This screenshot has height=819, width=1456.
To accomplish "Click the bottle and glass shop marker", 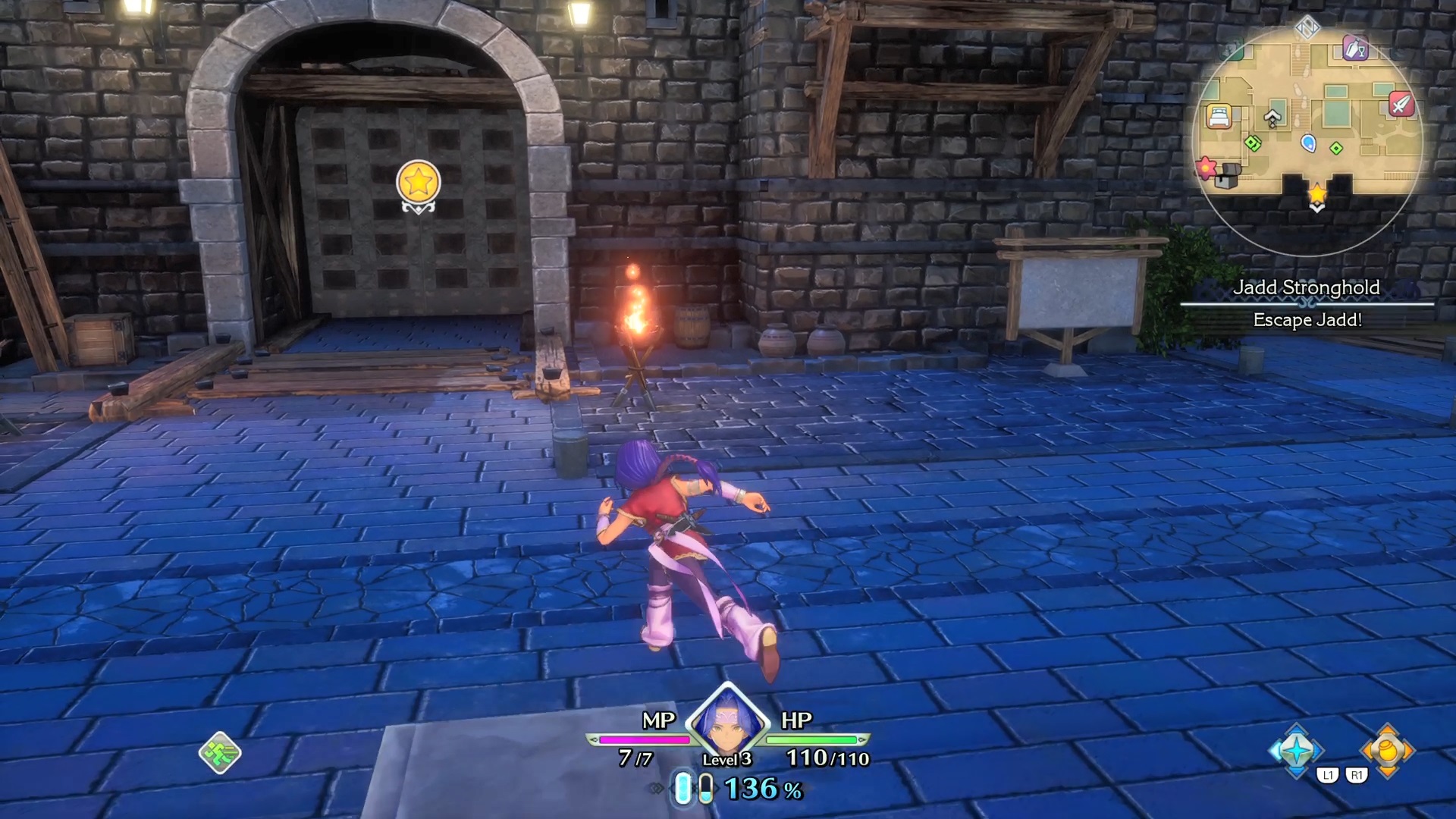I will [1354, 49].
